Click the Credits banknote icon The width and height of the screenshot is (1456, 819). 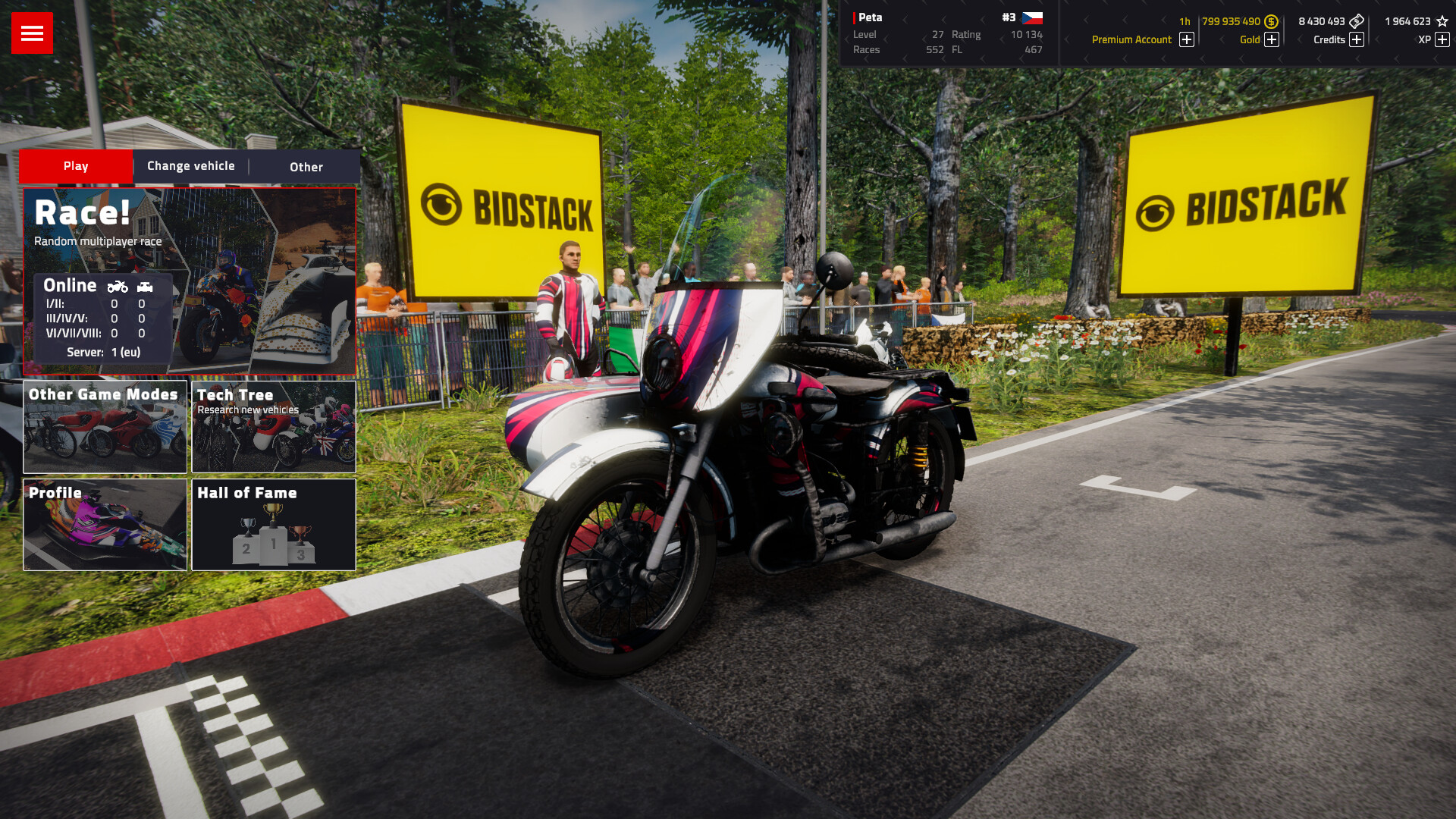(1357, 21)
